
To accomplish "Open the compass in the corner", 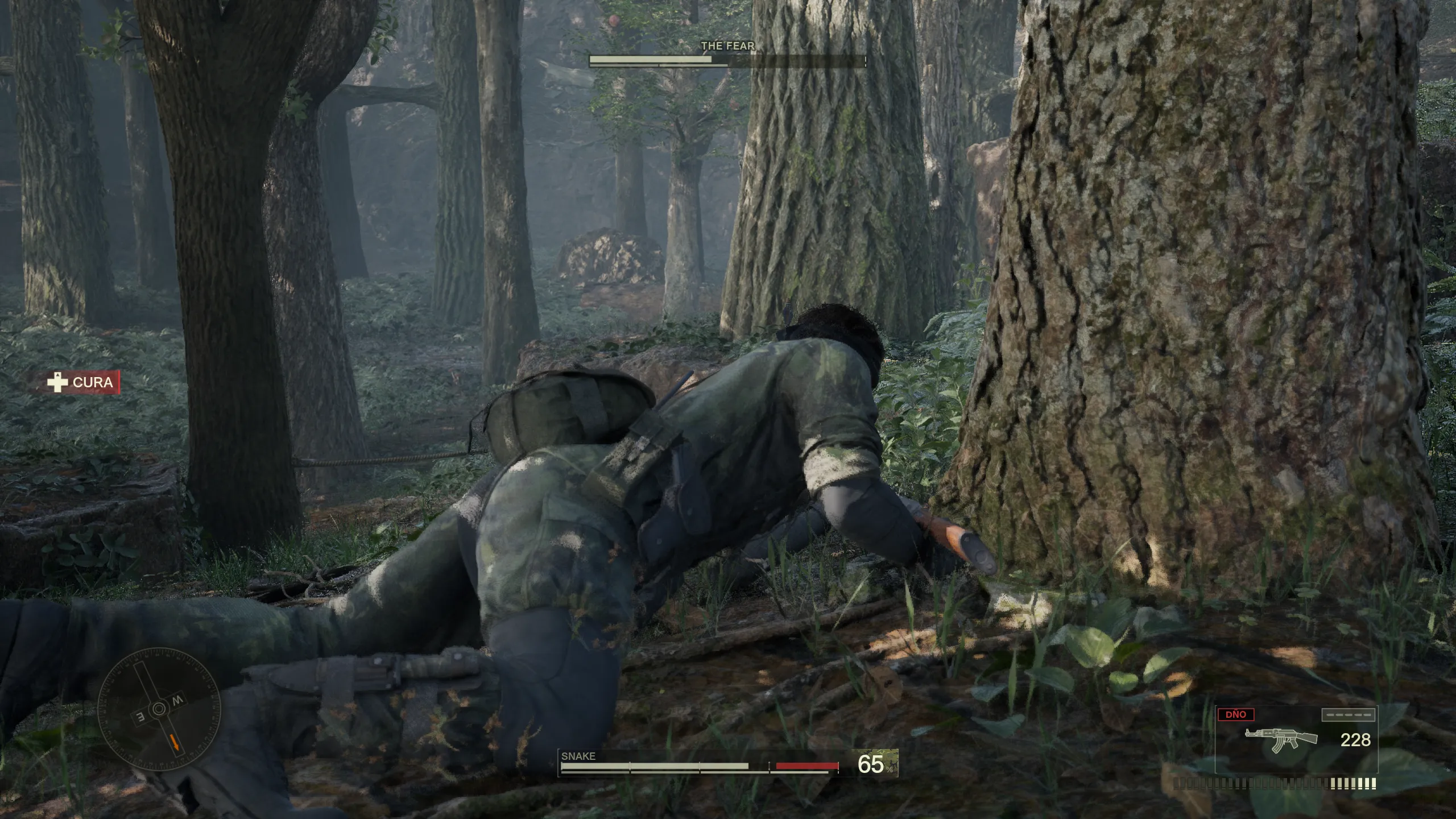I will pyautogui.click(x=159, y=709).
